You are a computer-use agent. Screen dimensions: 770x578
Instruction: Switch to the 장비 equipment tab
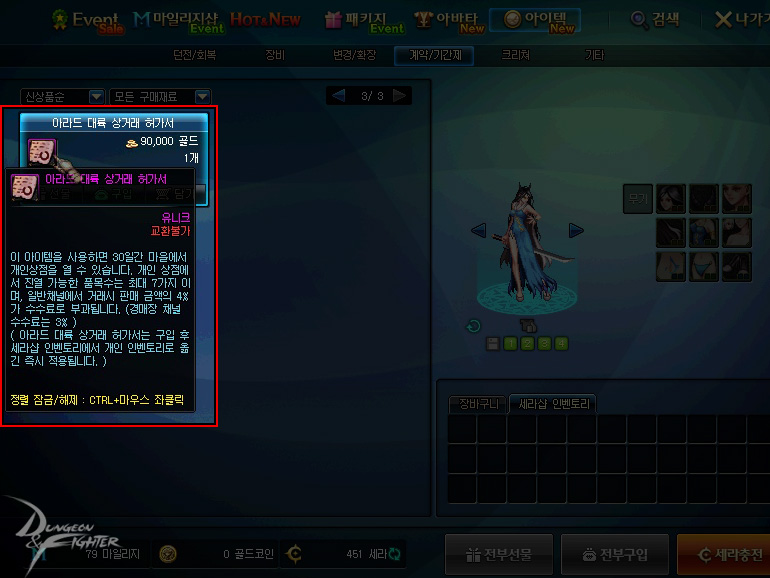tap(275, 56)
